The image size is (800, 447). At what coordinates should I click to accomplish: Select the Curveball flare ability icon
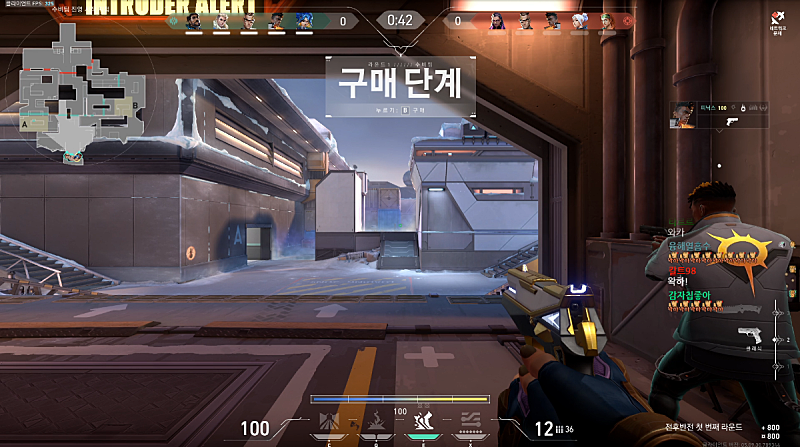(378, 421)
